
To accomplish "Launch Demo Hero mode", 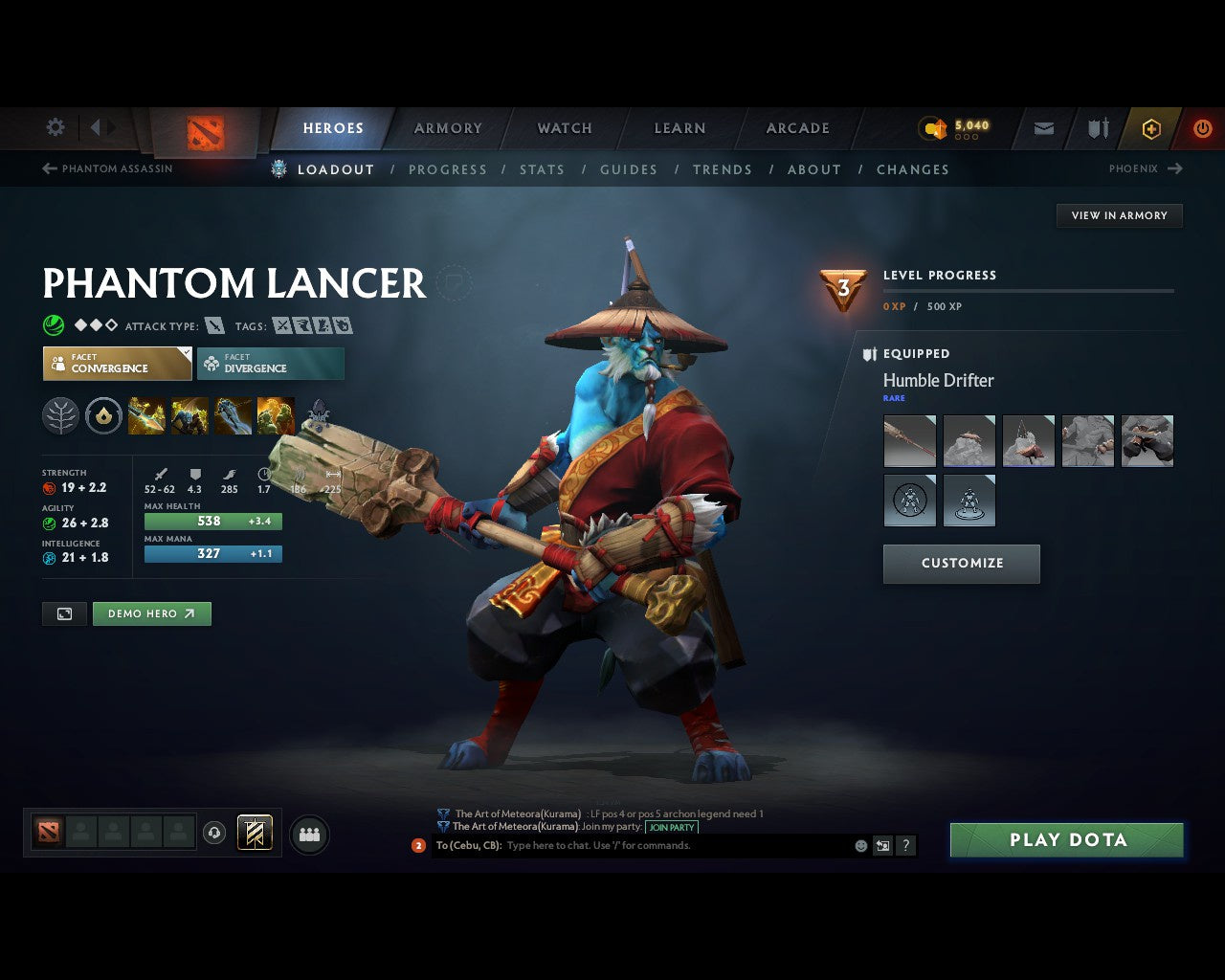I will coord(151,613).
